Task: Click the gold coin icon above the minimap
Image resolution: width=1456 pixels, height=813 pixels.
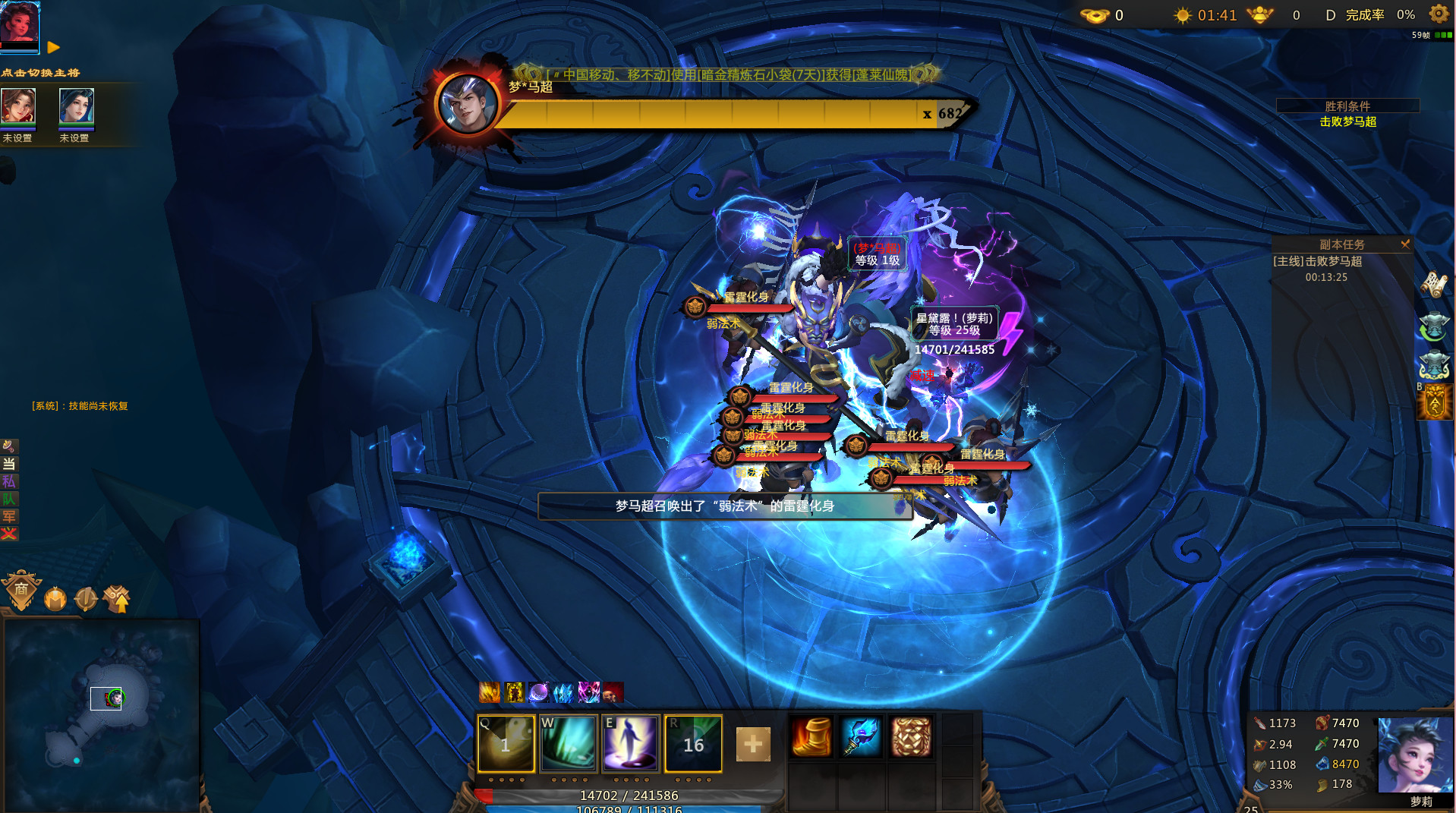Action: [55, 598]
